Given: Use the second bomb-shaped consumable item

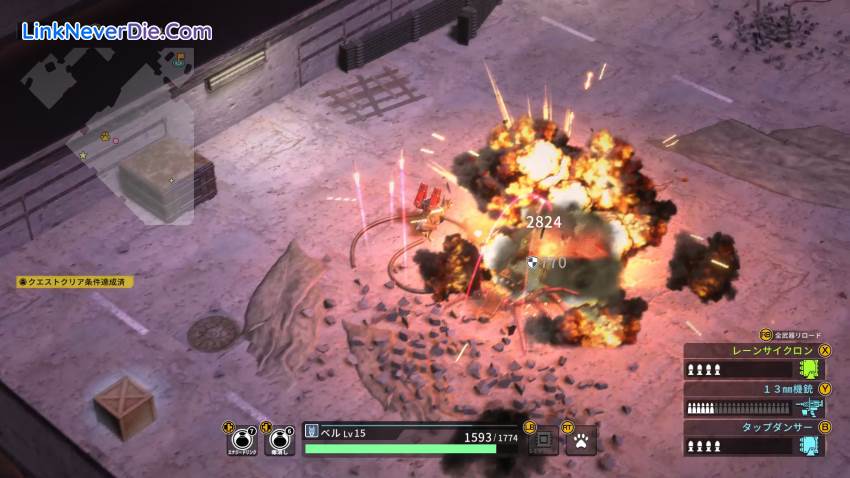Looking at the screenshot, I should (281, 439).
